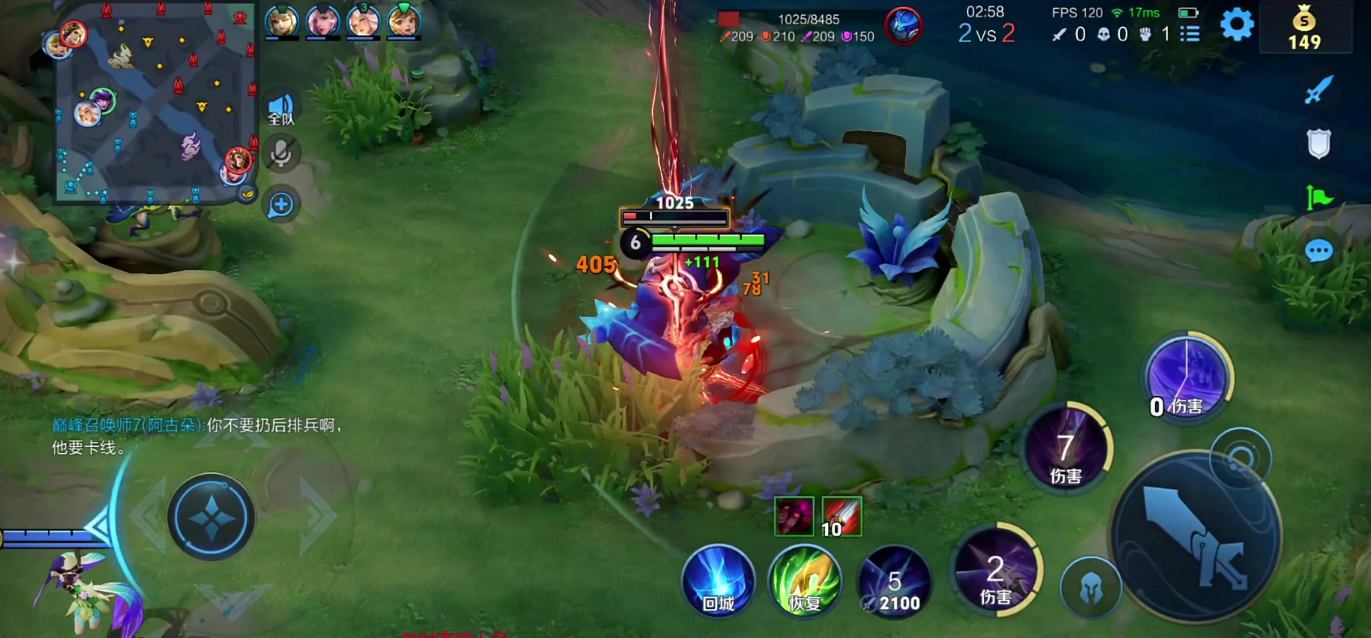
Task: Hit the large sword basic attack button
Action: [x=1196, y=537]
